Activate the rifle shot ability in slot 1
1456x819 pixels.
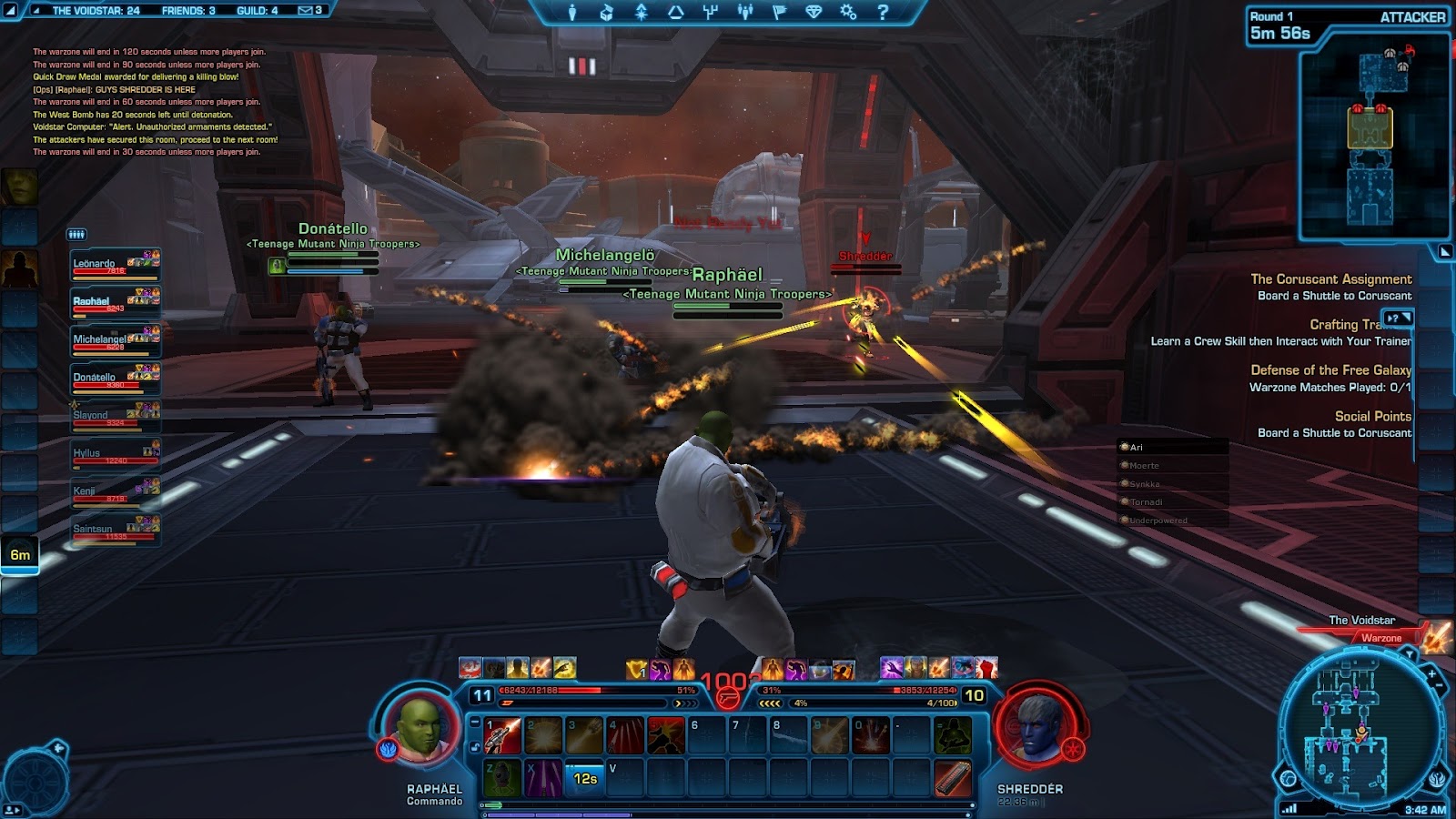[501, 736]
